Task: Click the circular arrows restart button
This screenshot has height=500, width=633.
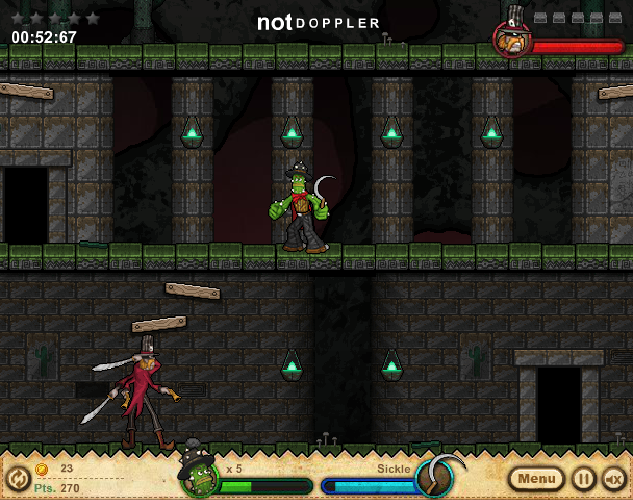Action: 14,478
